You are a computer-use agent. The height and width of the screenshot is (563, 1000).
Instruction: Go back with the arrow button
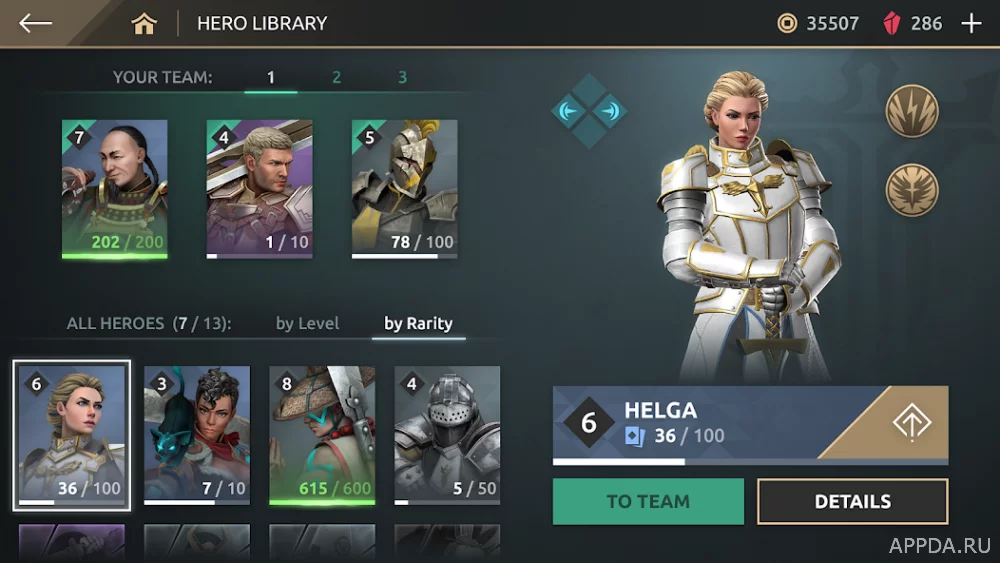[x=36, y=23]
